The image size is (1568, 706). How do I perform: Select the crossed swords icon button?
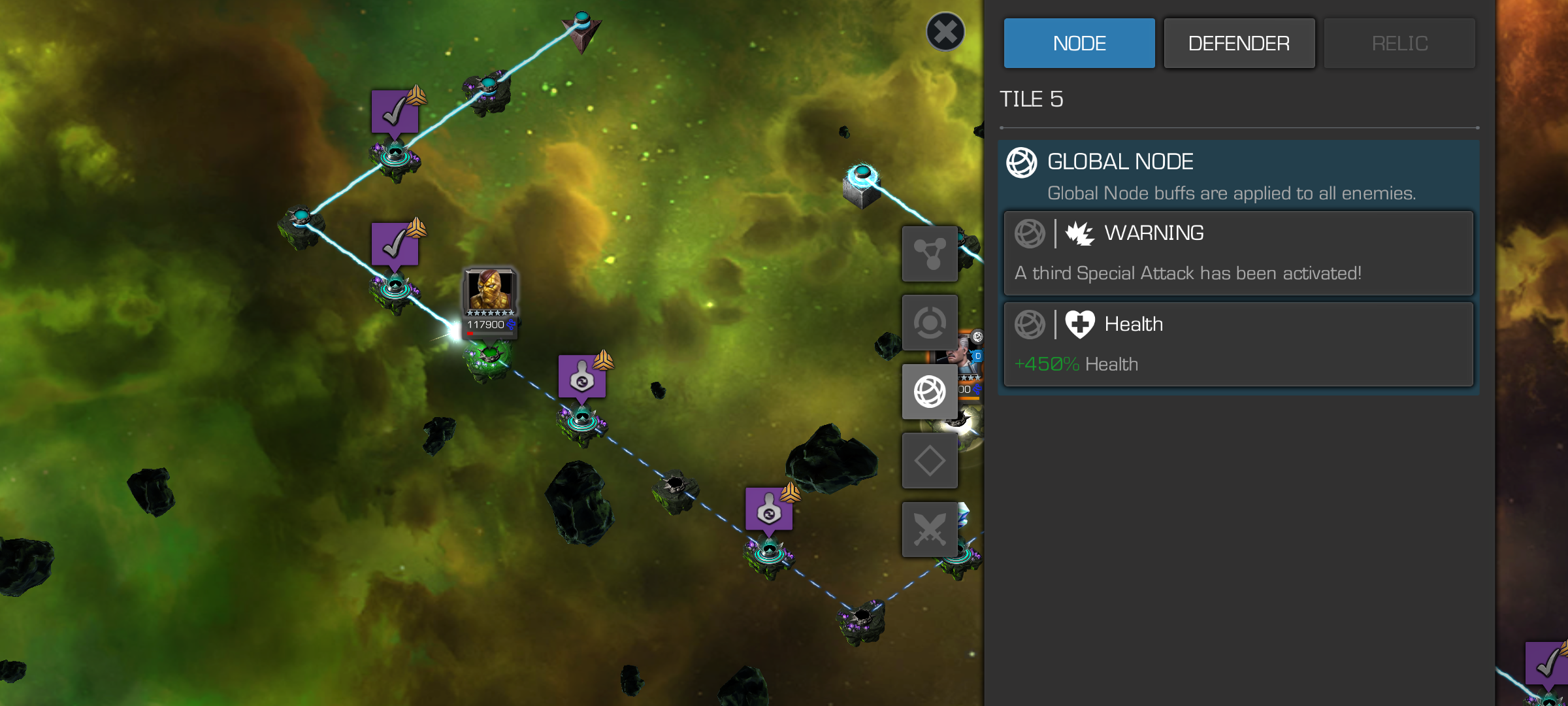929,529
